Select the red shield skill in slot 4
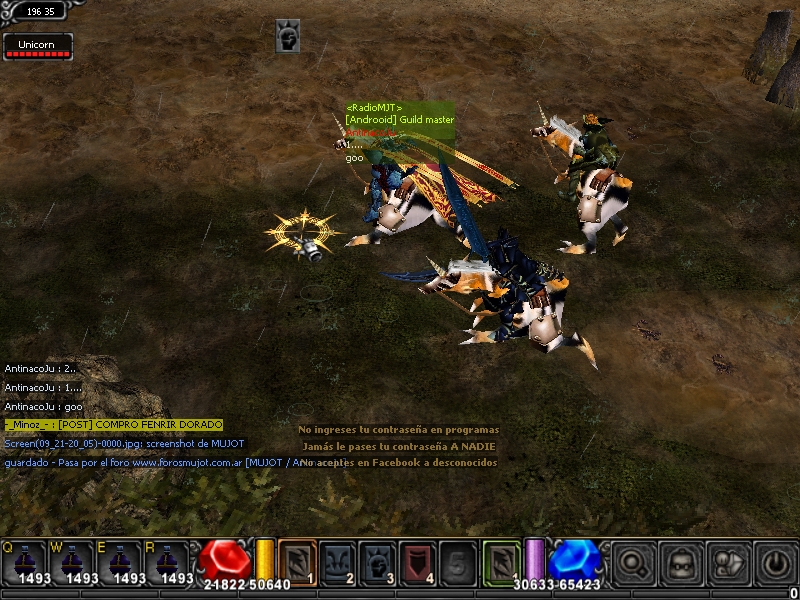This screenshot has width=800, height=600. coord(418,561)
